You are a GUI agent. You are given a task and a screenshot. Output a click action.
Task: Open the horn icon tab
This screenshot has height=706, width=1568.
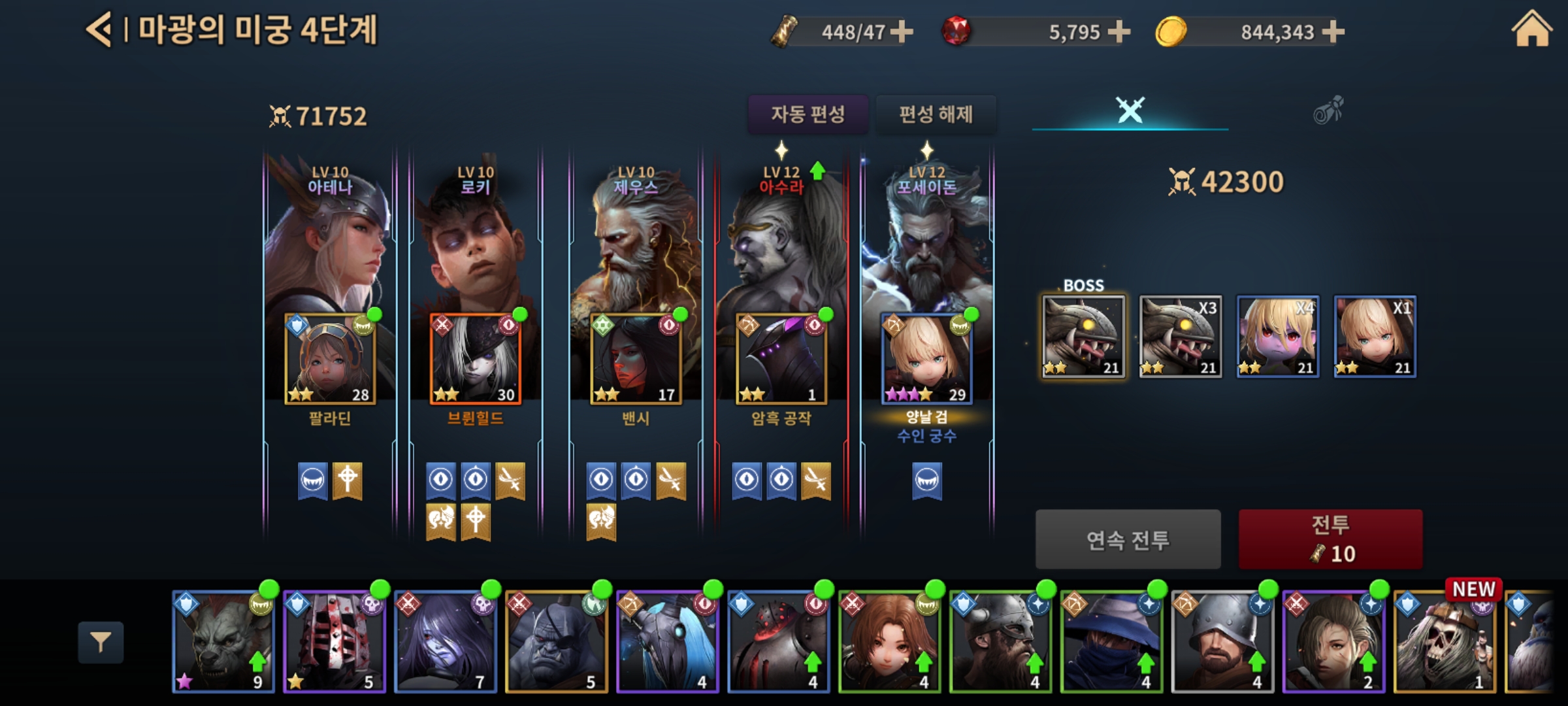coord(1328,110)
